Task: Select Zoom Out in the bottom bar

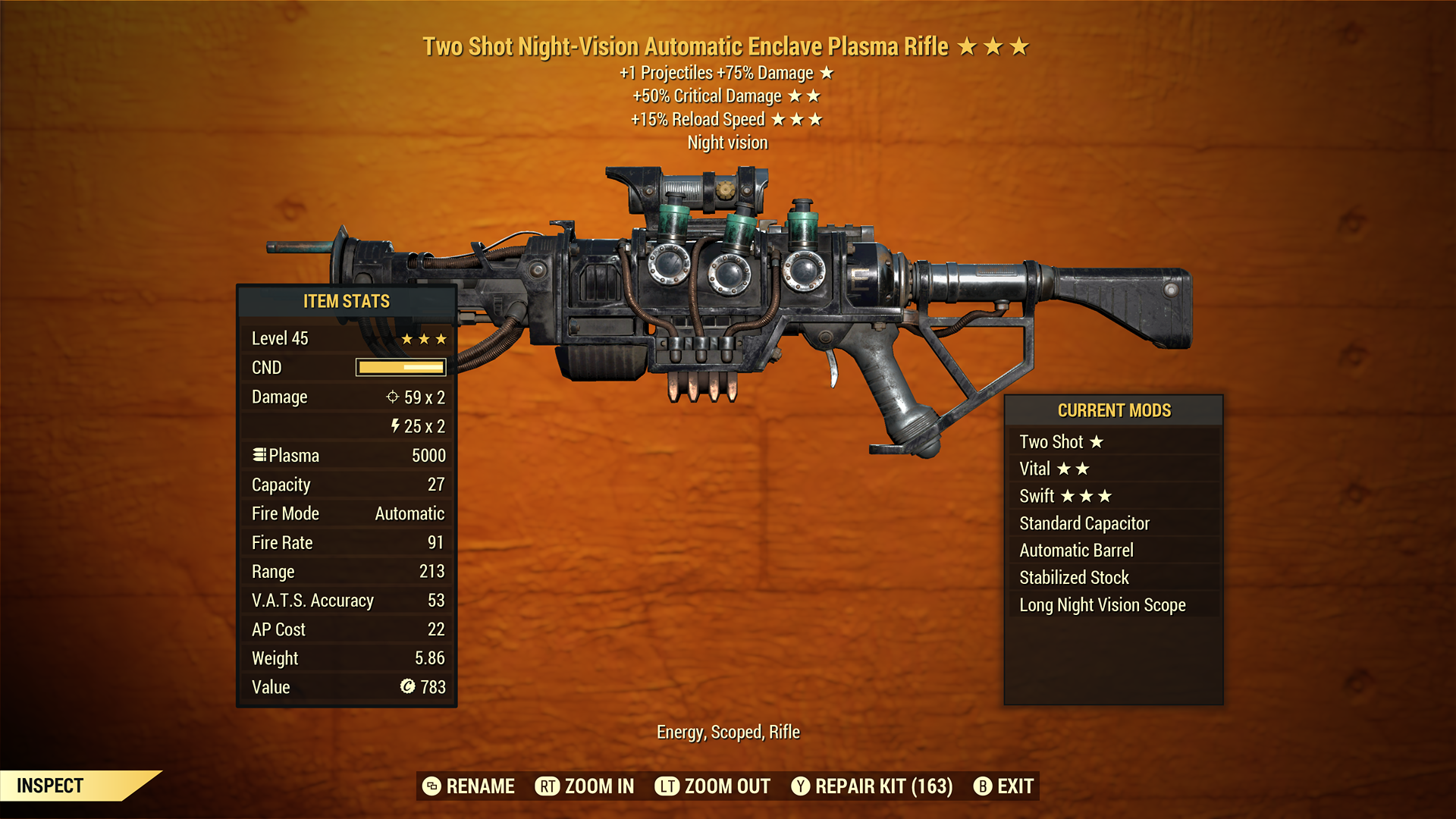Action: coord(713,786)
